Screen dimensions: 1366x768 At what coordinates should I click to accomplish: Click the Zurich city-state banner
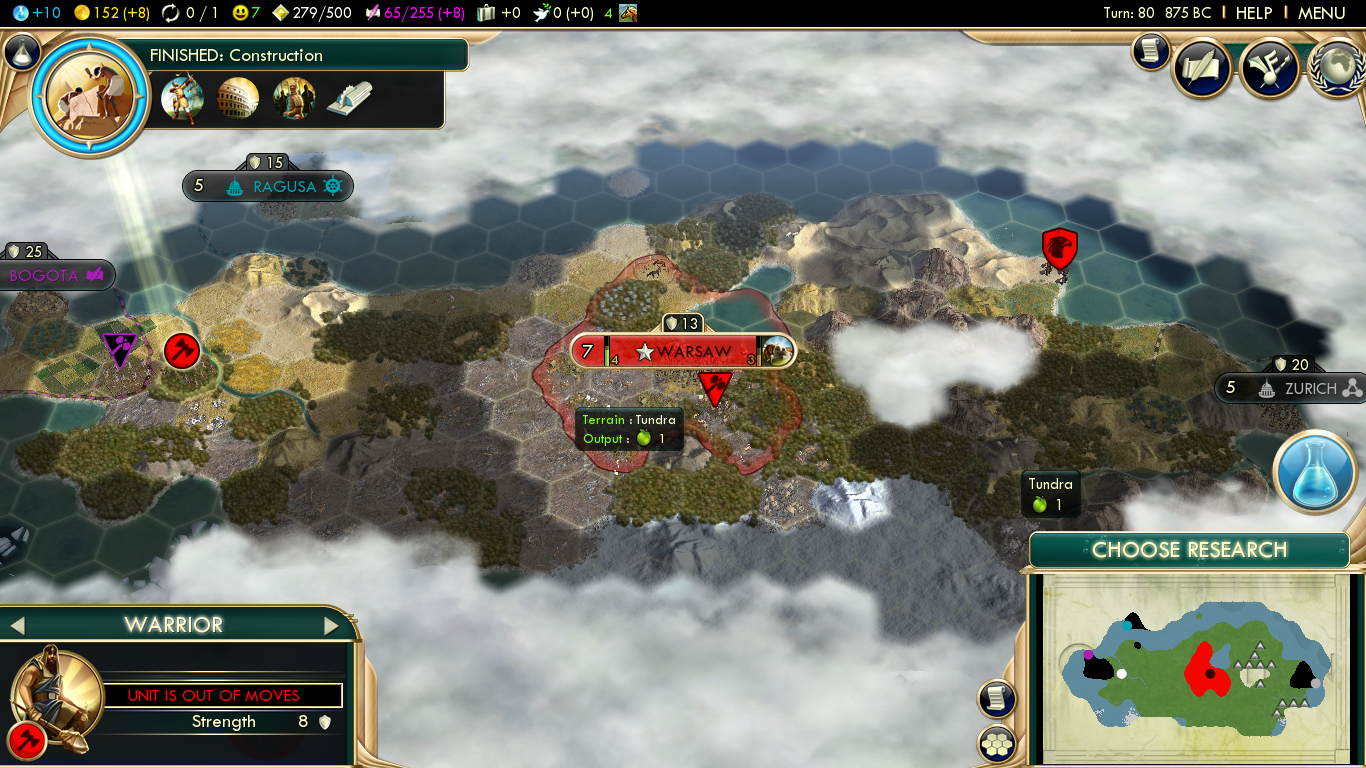pyautogui.click(x=1311, y=388)
